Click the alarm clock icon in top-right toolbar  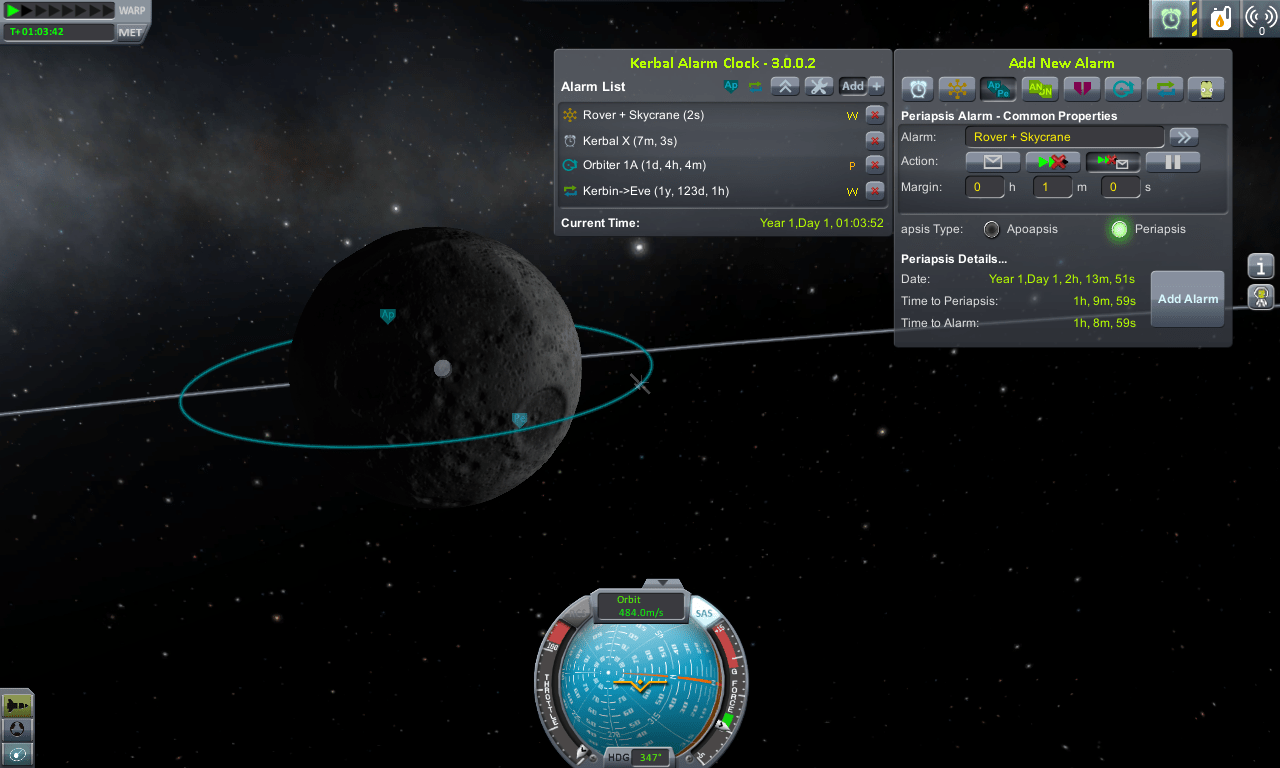[x=1169, y=18]
